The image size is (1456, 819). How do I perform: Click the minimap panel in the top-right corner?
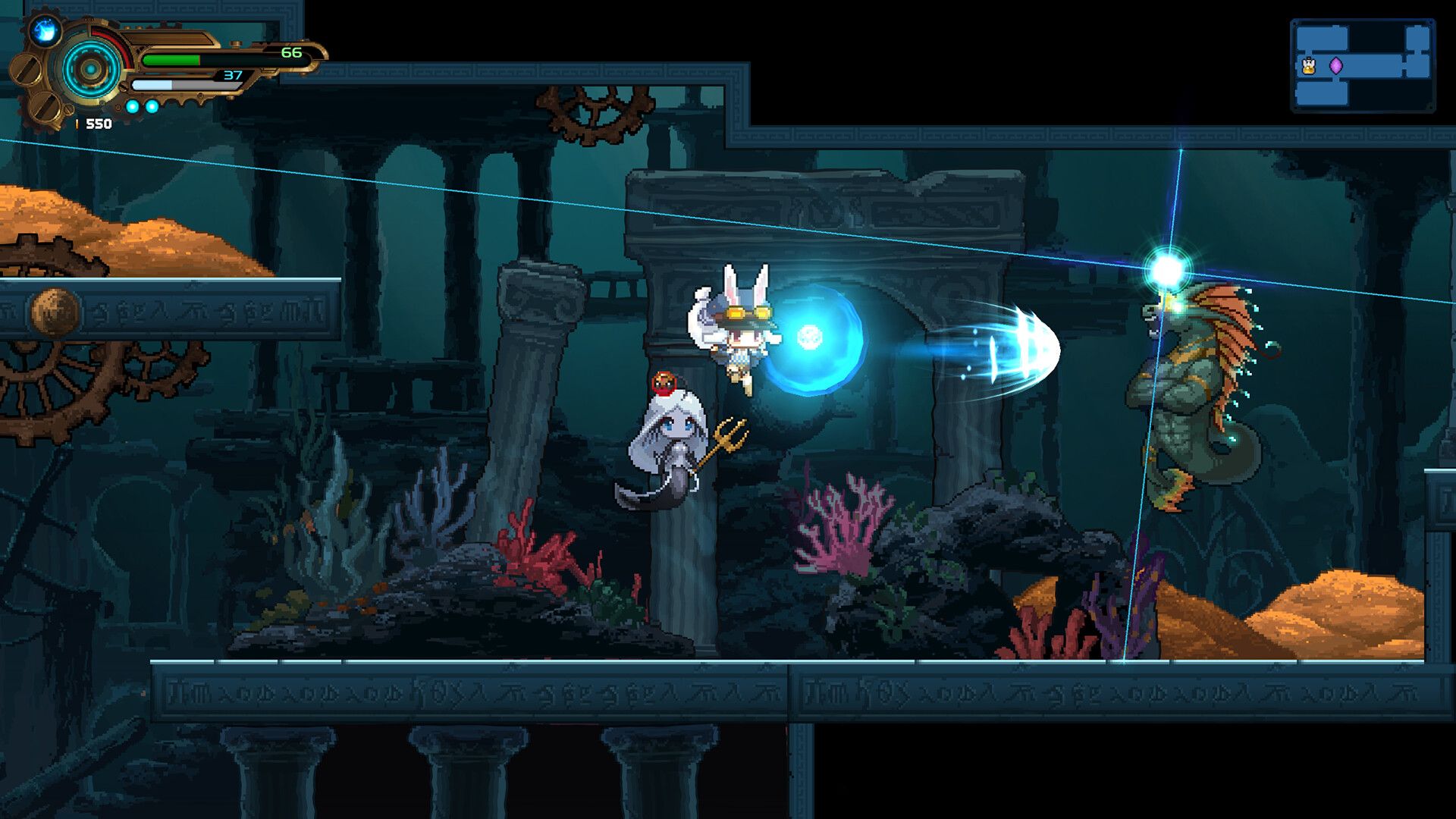(x=1363, y=64)
